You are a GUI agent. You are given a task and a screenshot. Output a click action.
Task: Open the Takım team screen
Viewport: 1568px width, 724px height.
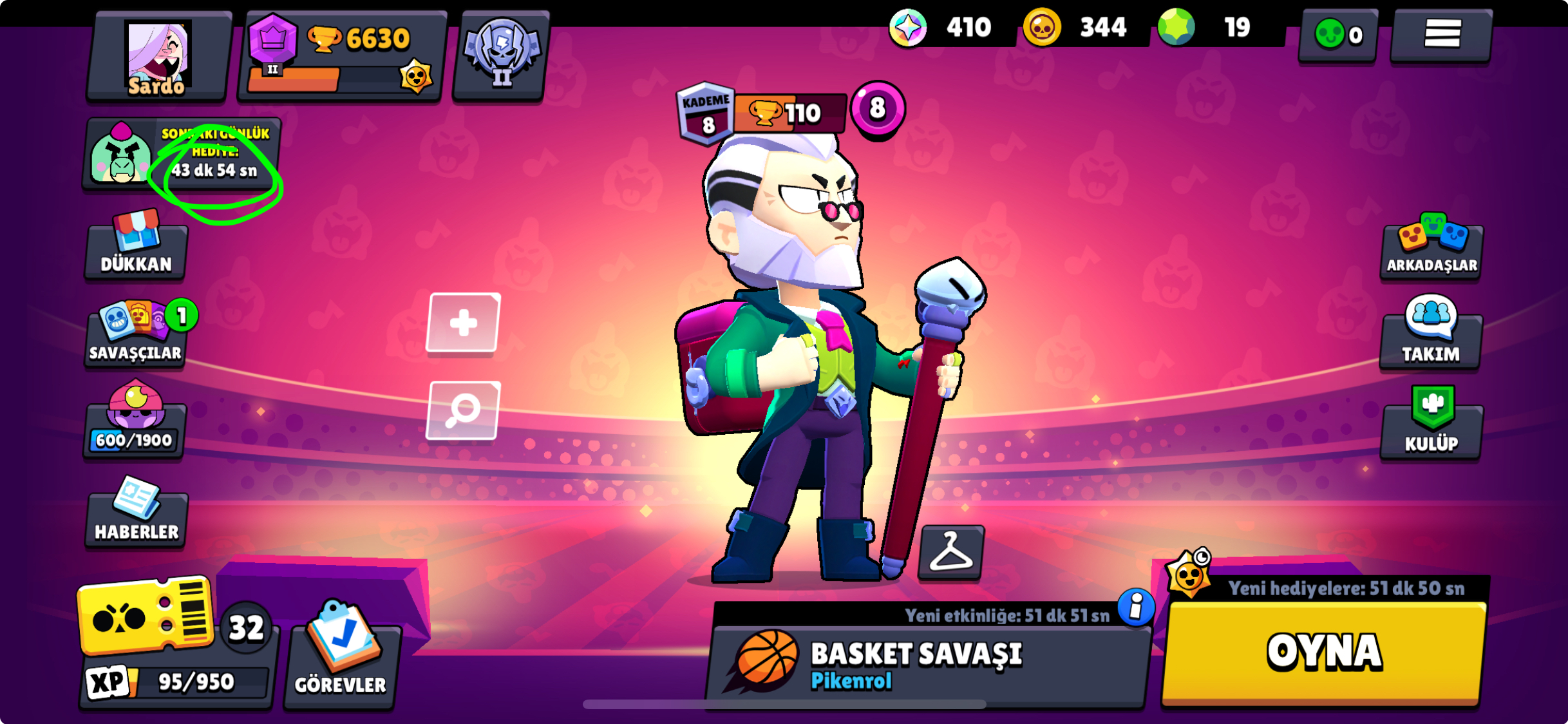point(1431,338)
